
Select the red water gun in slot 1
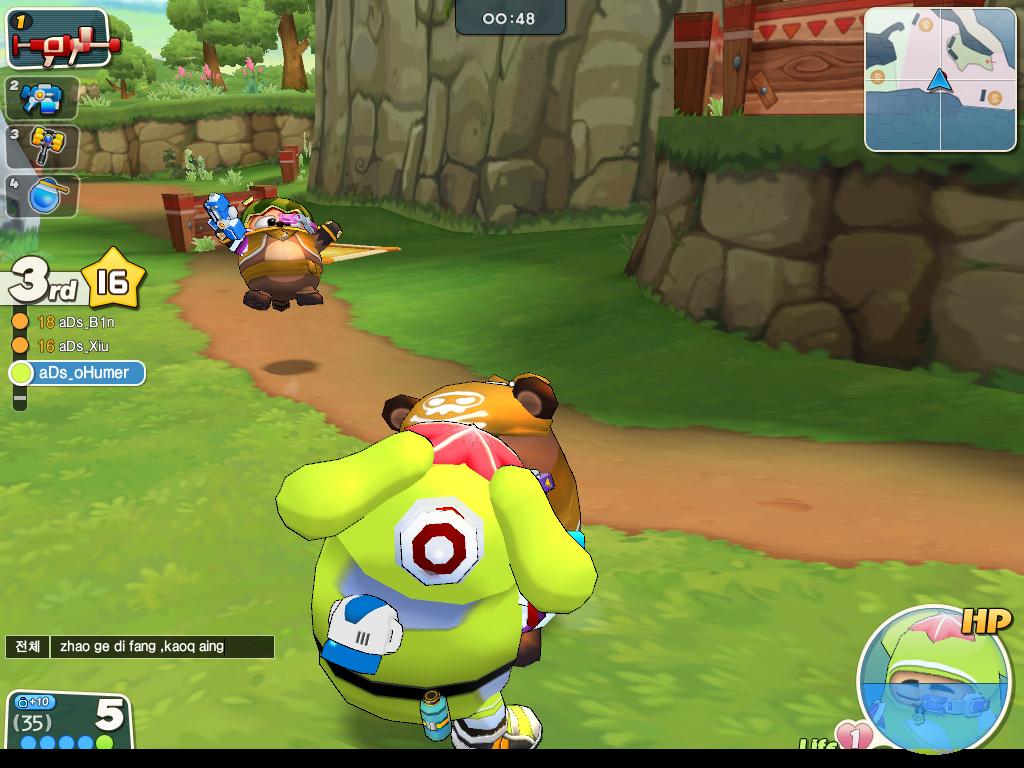click(x=58, y=39)
